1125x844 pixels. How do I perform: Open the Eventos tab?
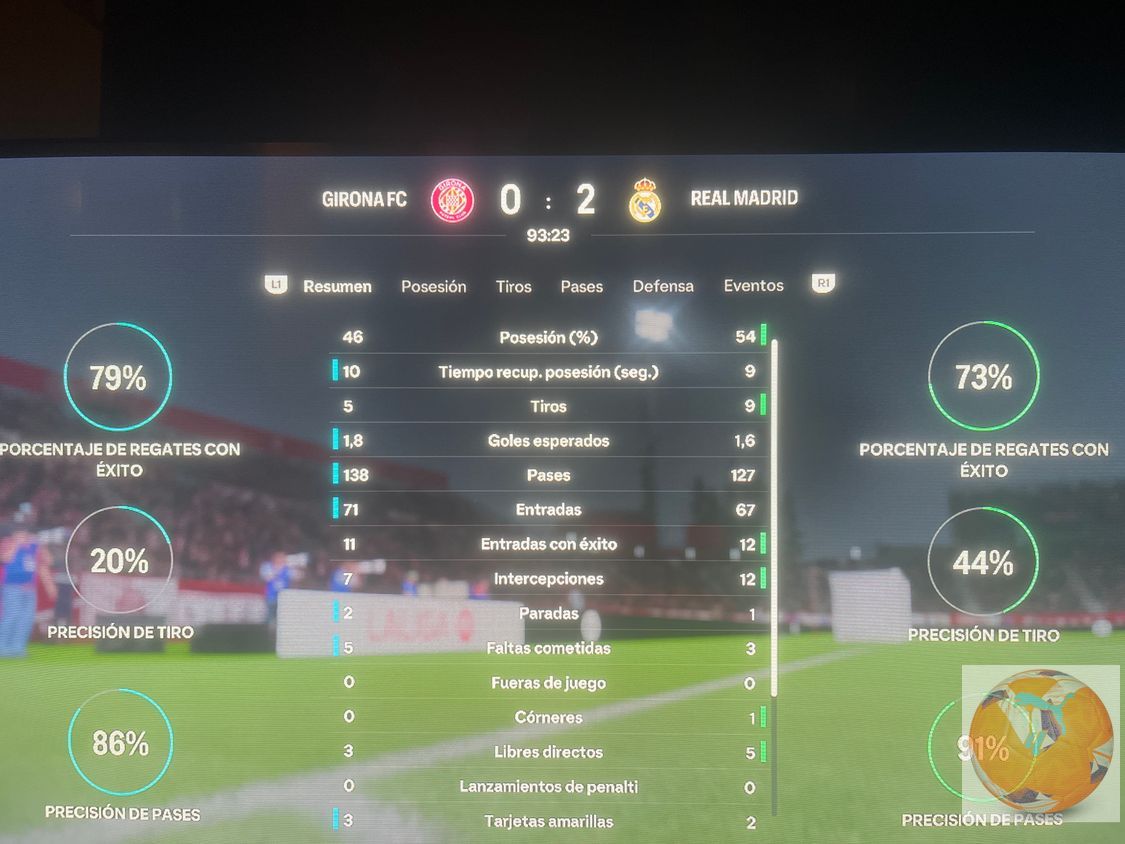pos(753,285)
